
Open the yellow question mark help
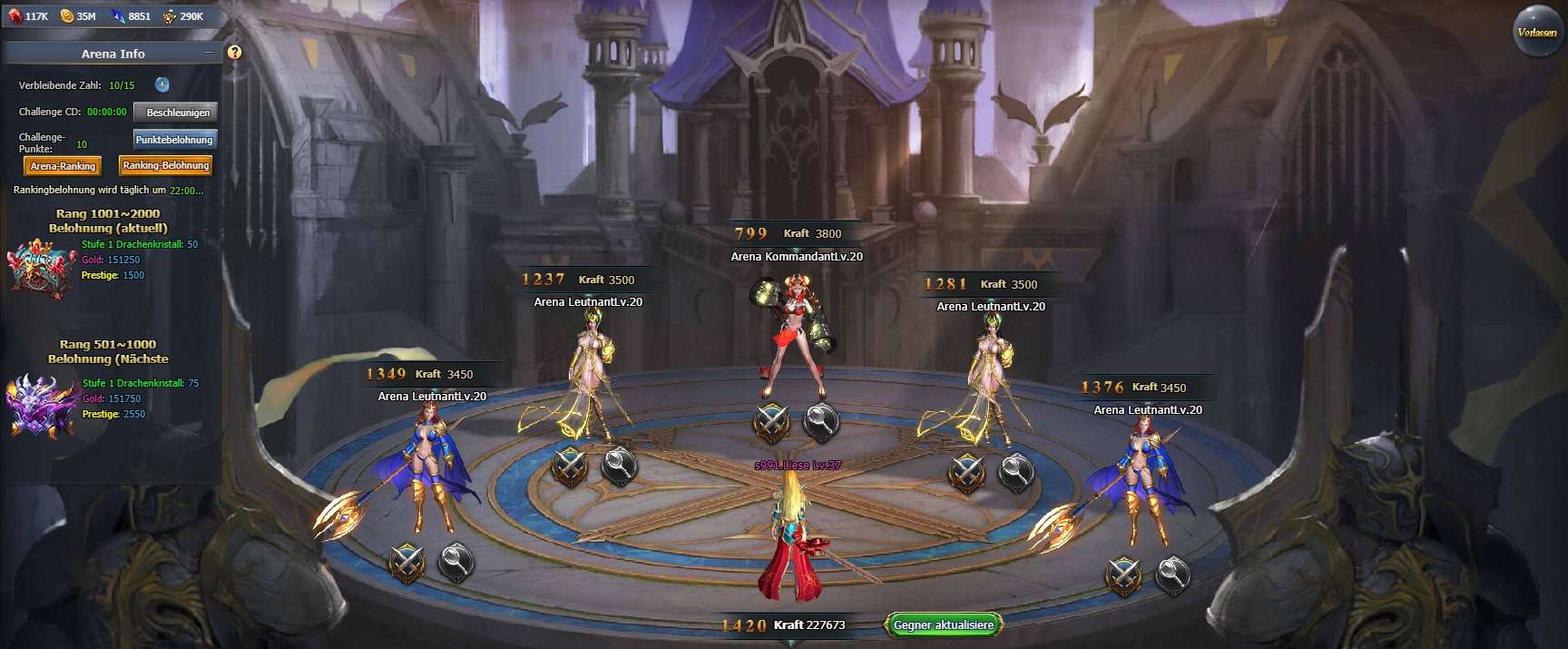234,53
